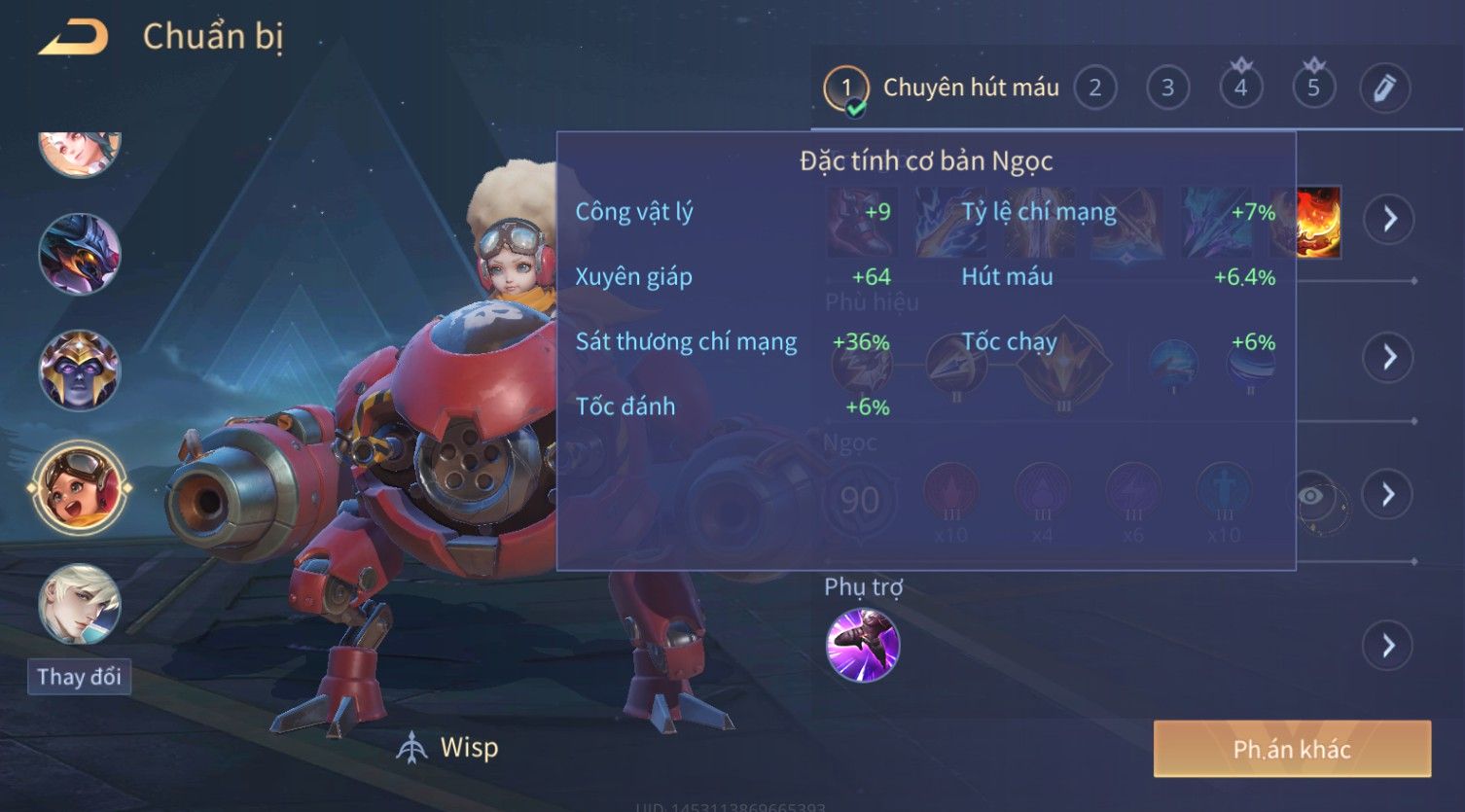Open the equipment build arrow
This screenshot has width=1465, height=812.
1388,219
